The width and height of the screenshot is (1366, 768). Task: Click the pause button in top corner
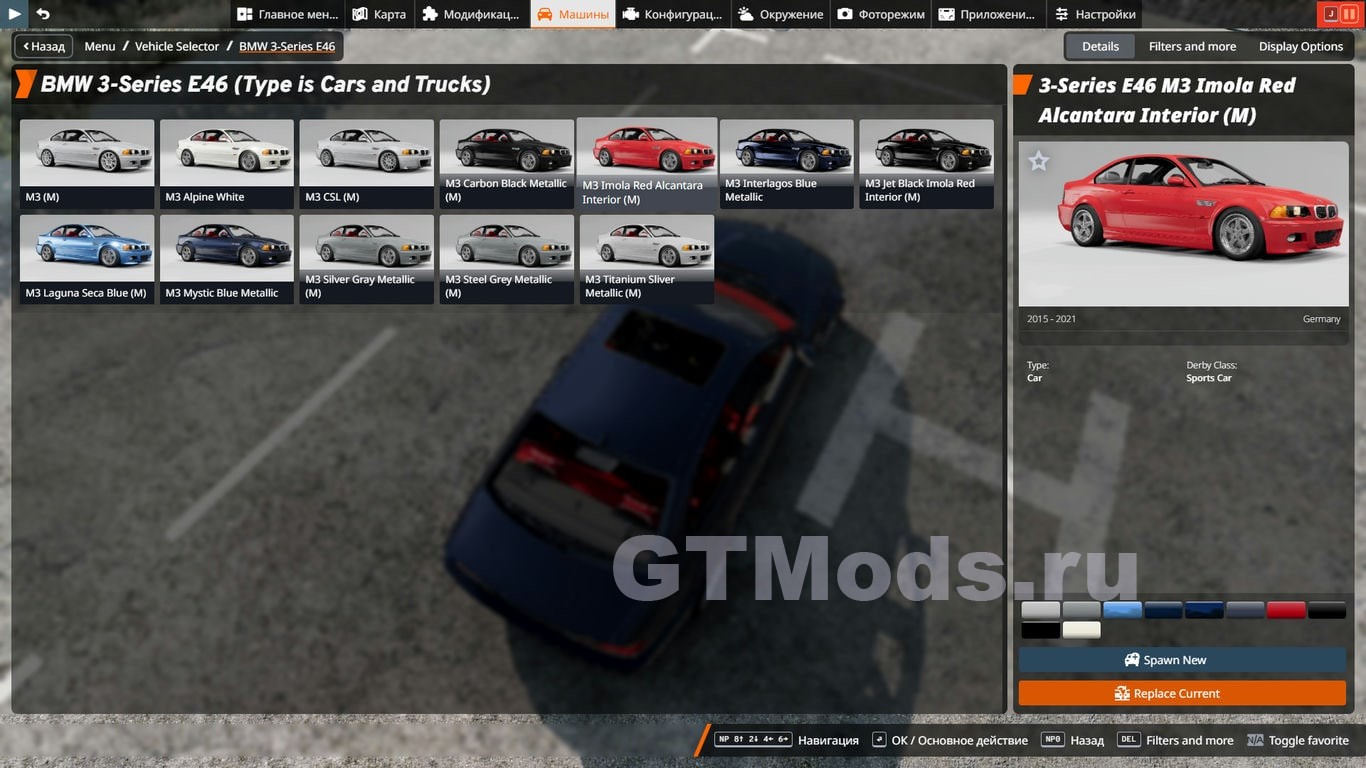coord(1350,14)
